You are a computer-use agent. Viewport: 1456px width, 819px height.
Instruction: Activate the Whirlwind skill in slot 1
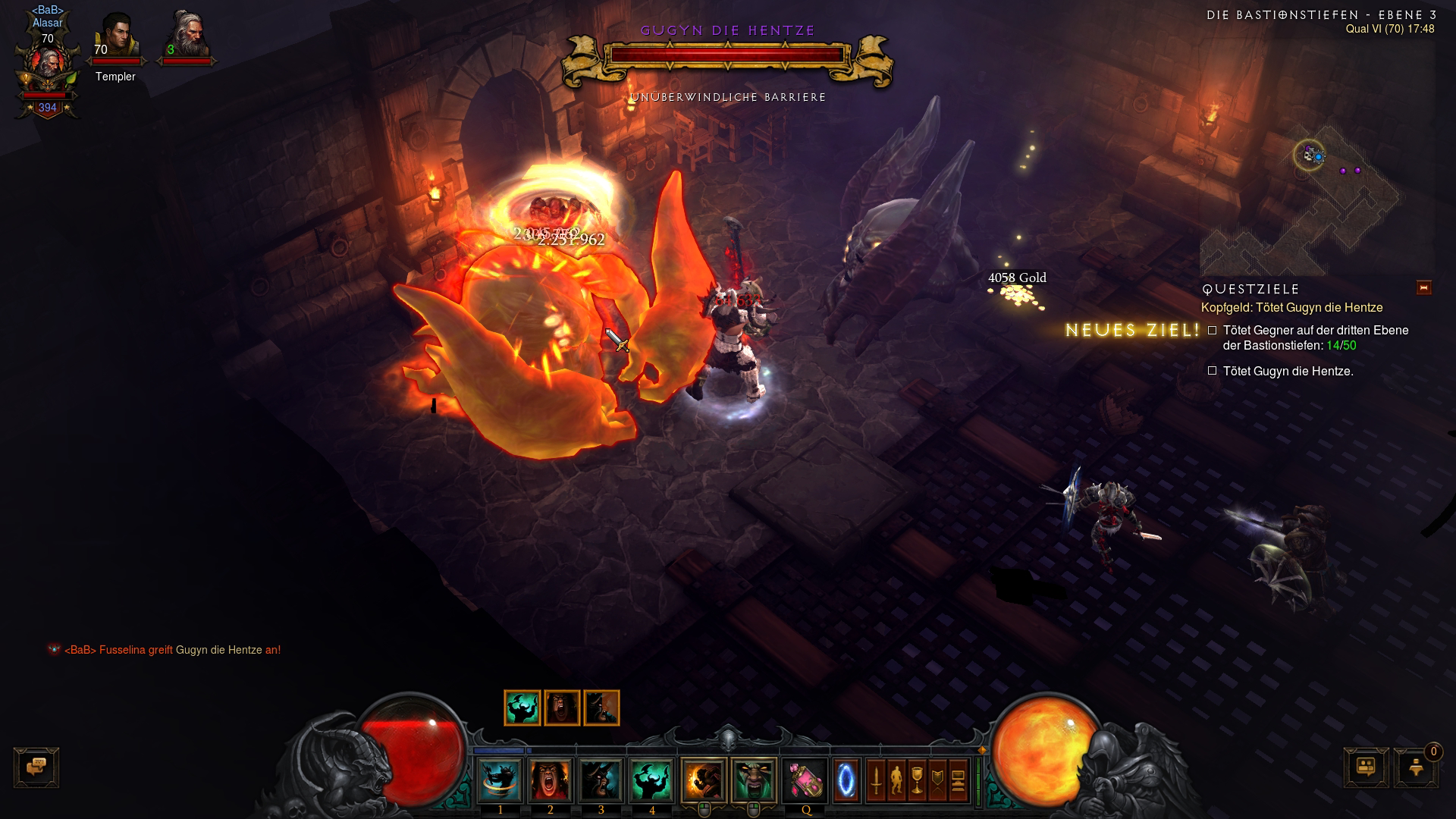pos(500,780)
